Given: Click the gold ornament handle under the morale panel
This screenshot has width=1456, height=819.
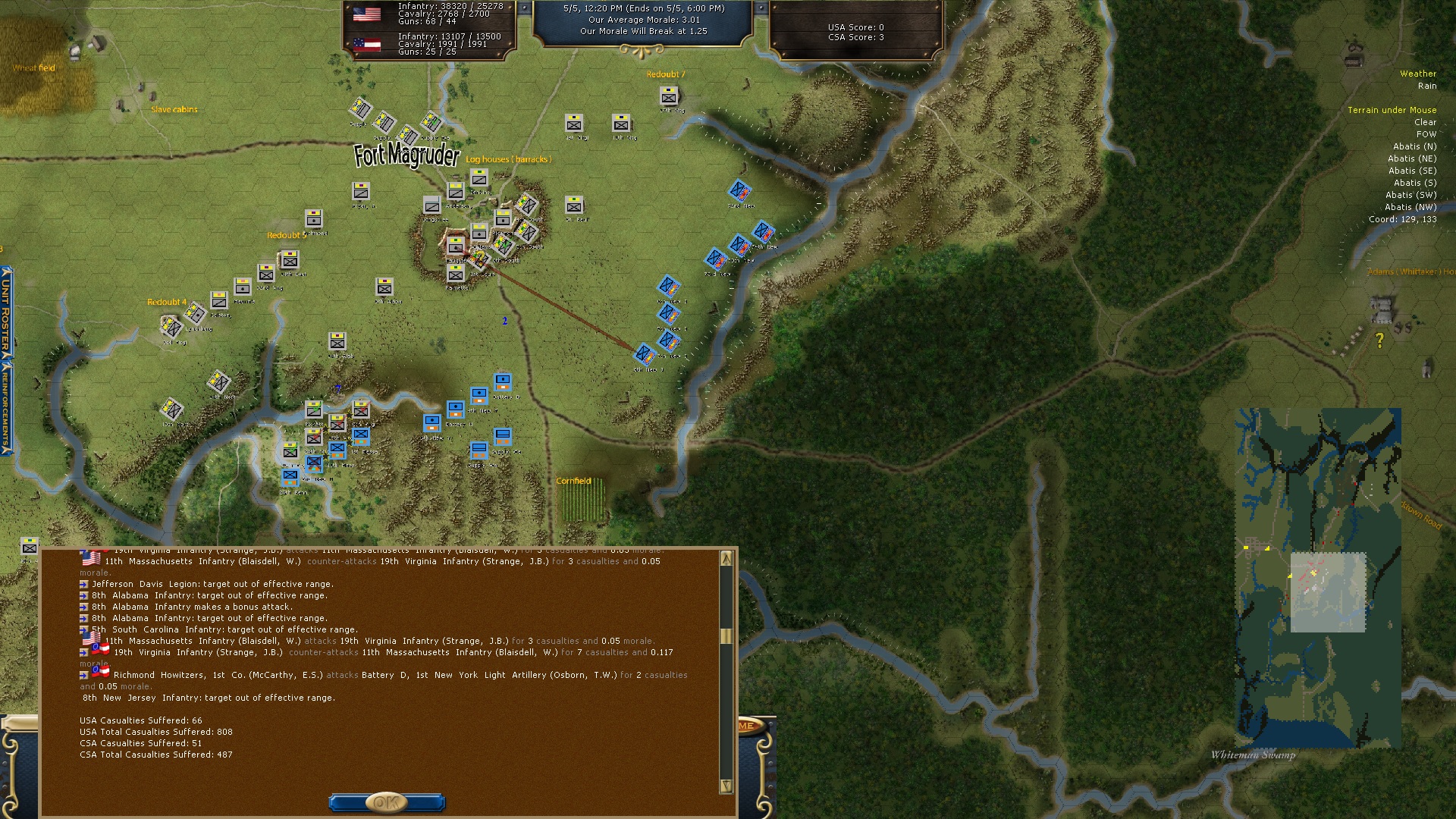Looking at the screenshot, I should [642, 52].
